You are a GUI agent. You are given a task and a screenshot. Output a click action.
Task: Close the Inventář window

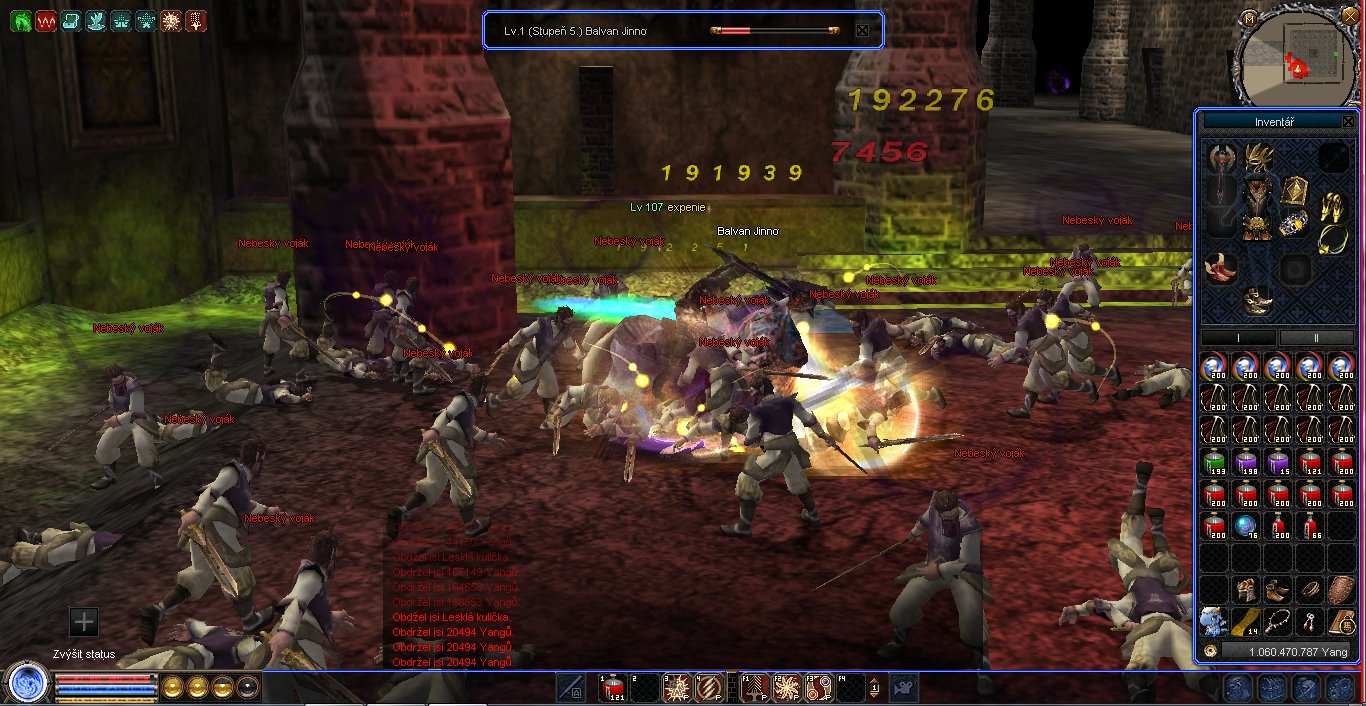point(1347,121)
